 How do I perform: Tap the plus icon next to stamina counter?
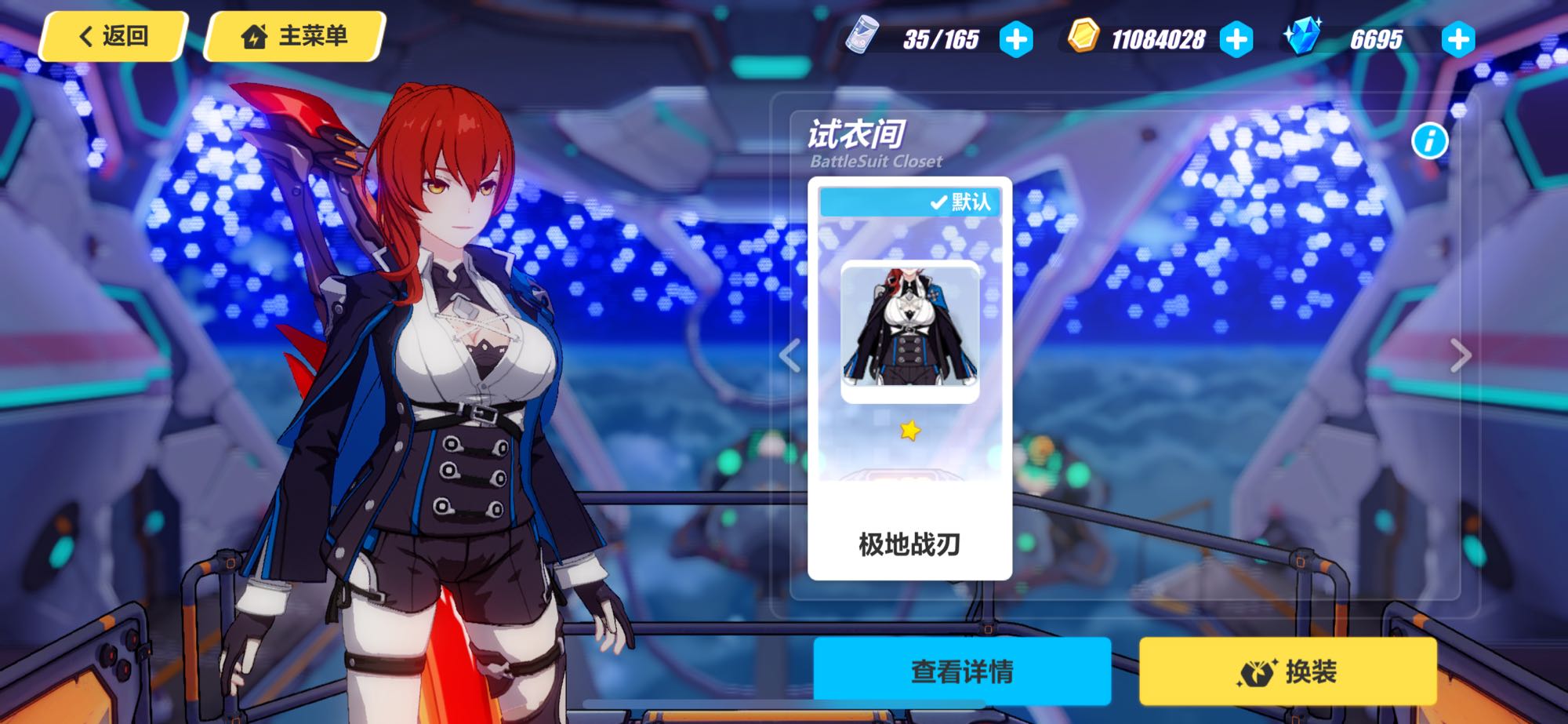tap(1015, 38)
